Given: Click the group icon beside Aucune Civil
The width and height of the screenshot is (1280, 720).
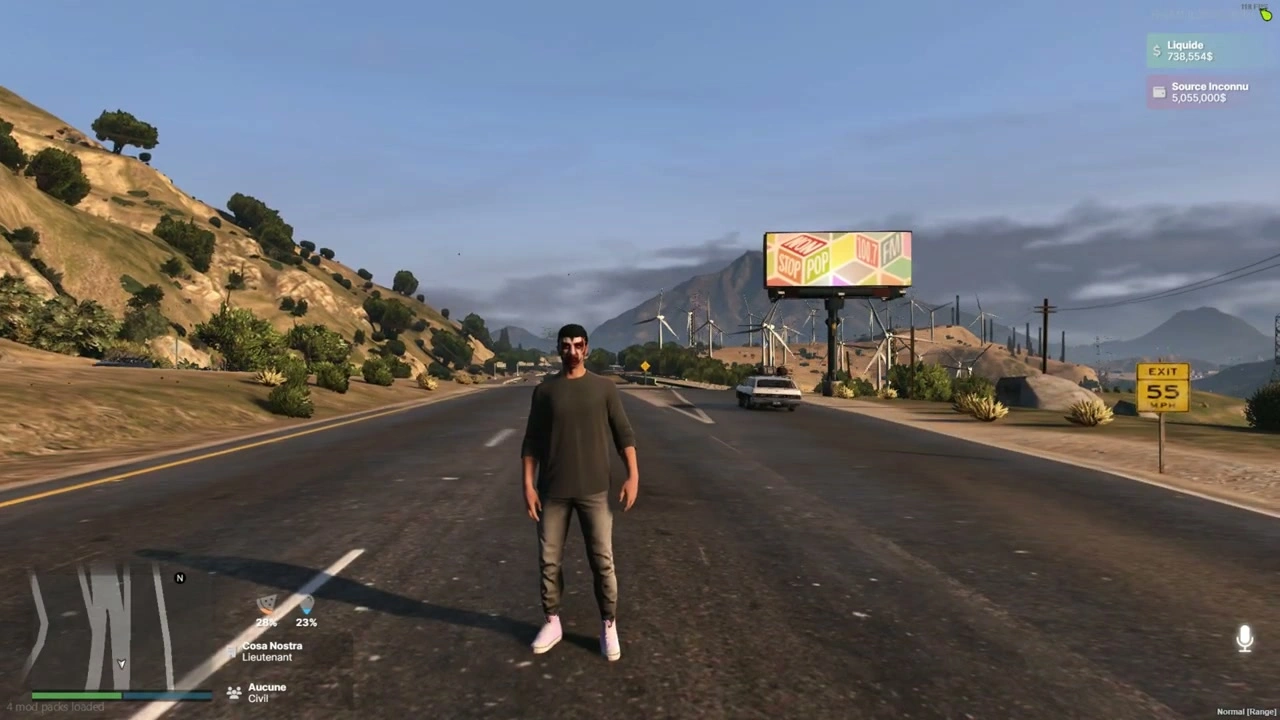Looking at the screenshot, I should pyautogui.click(x=233, y=691).
